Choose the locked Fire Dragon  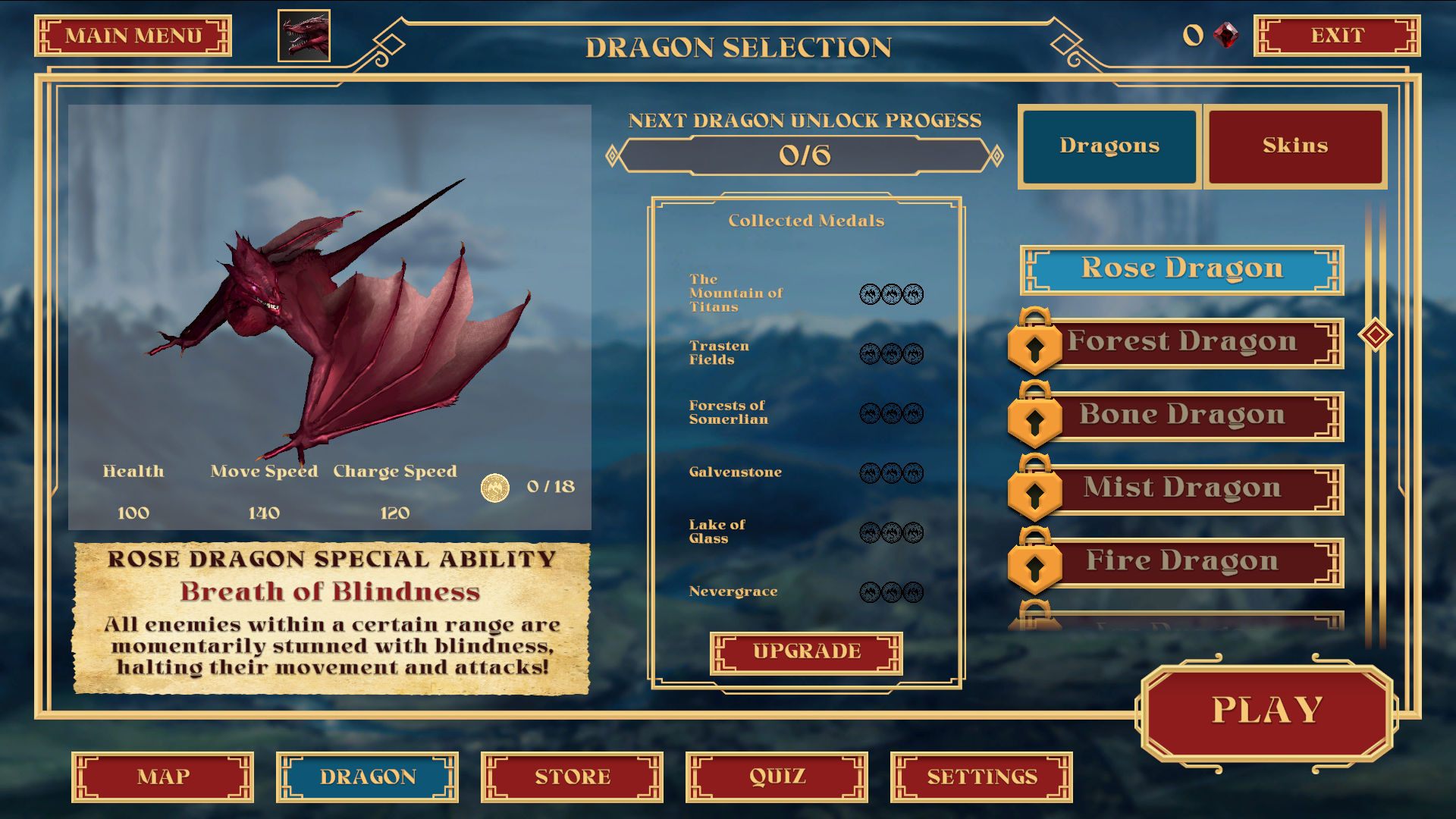click(x=1181, y=562)
